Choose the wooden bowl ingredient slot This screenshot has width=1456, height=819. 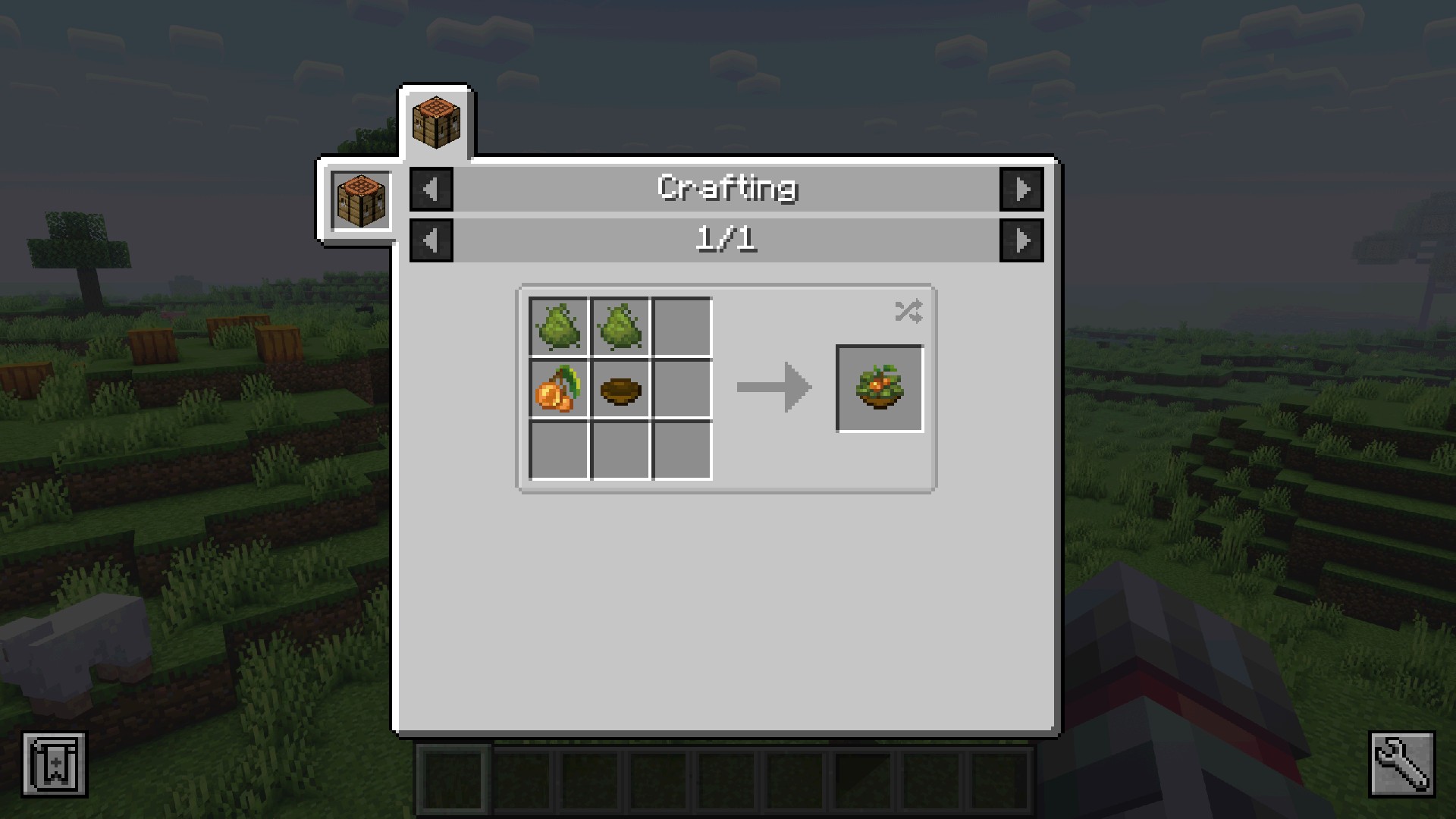[x=620, y=388]
